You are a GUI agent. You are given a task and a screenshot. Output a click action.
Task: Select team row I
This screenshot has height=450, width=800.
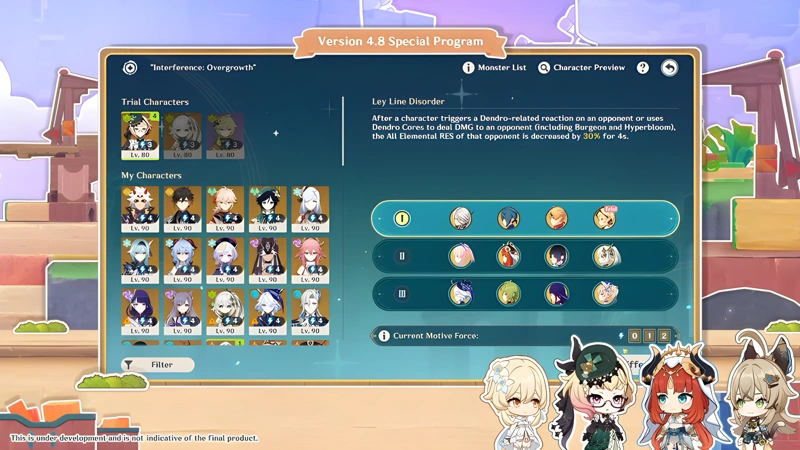click(404, 219)
